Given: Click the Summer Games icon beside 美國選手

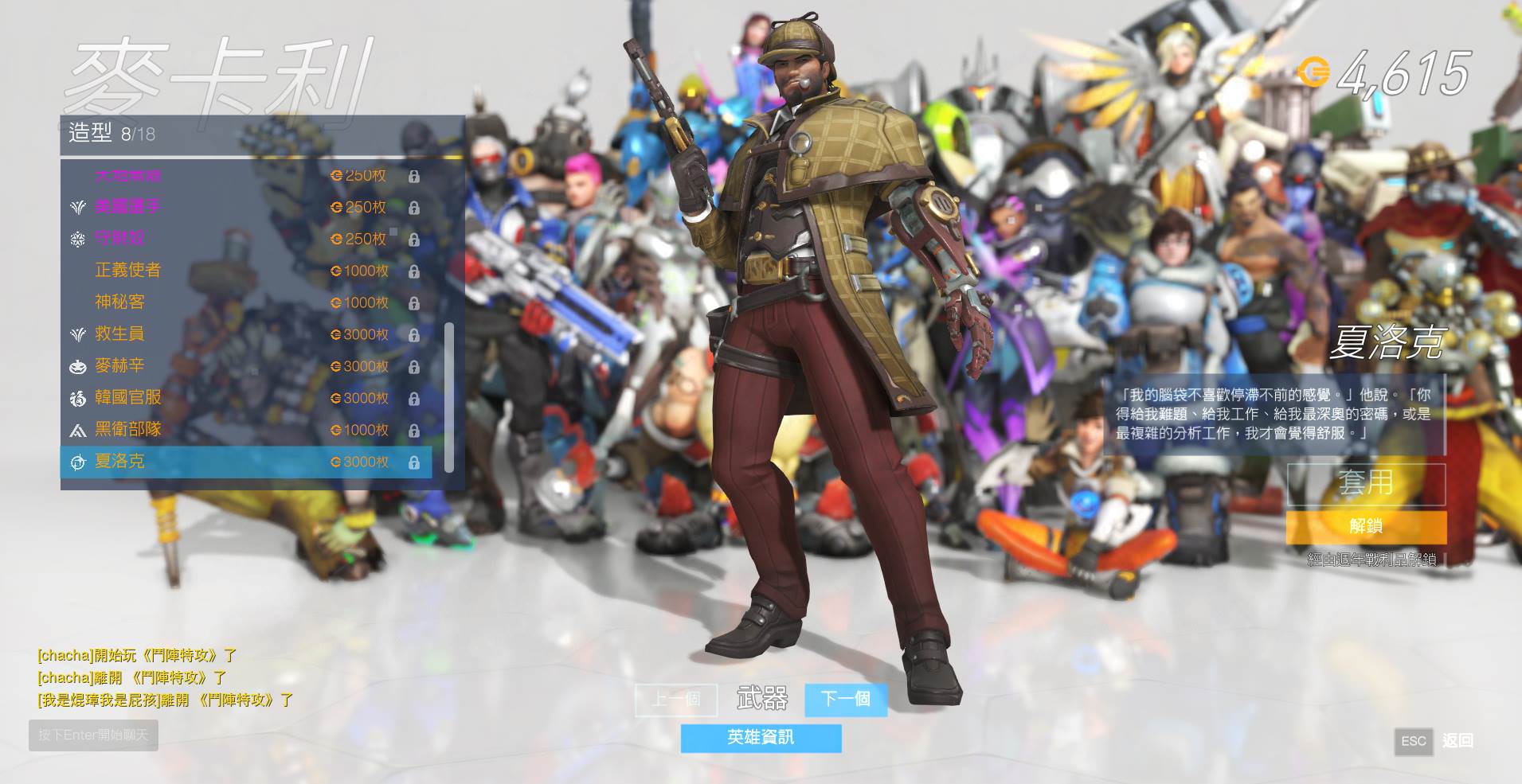Looking at the screenshot, I should tap(77, 206).
